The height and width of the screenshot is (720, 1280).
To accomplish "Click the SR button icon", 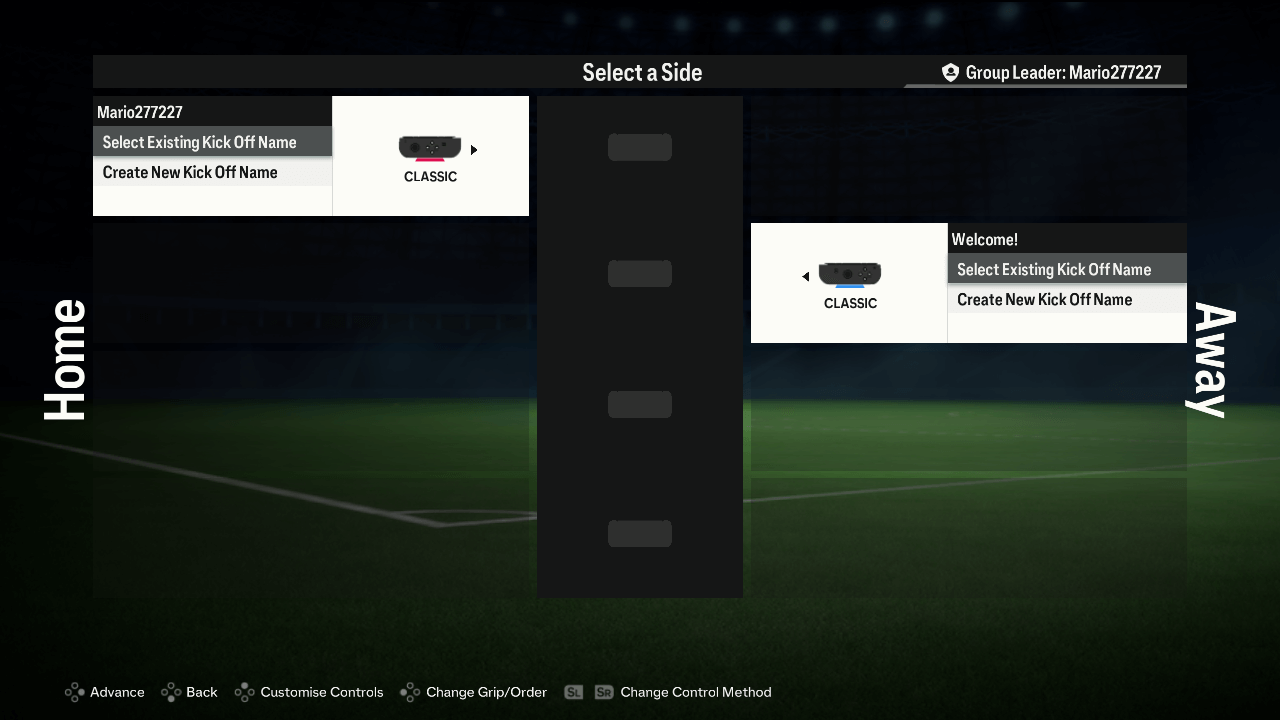I will tap(604, 691).
